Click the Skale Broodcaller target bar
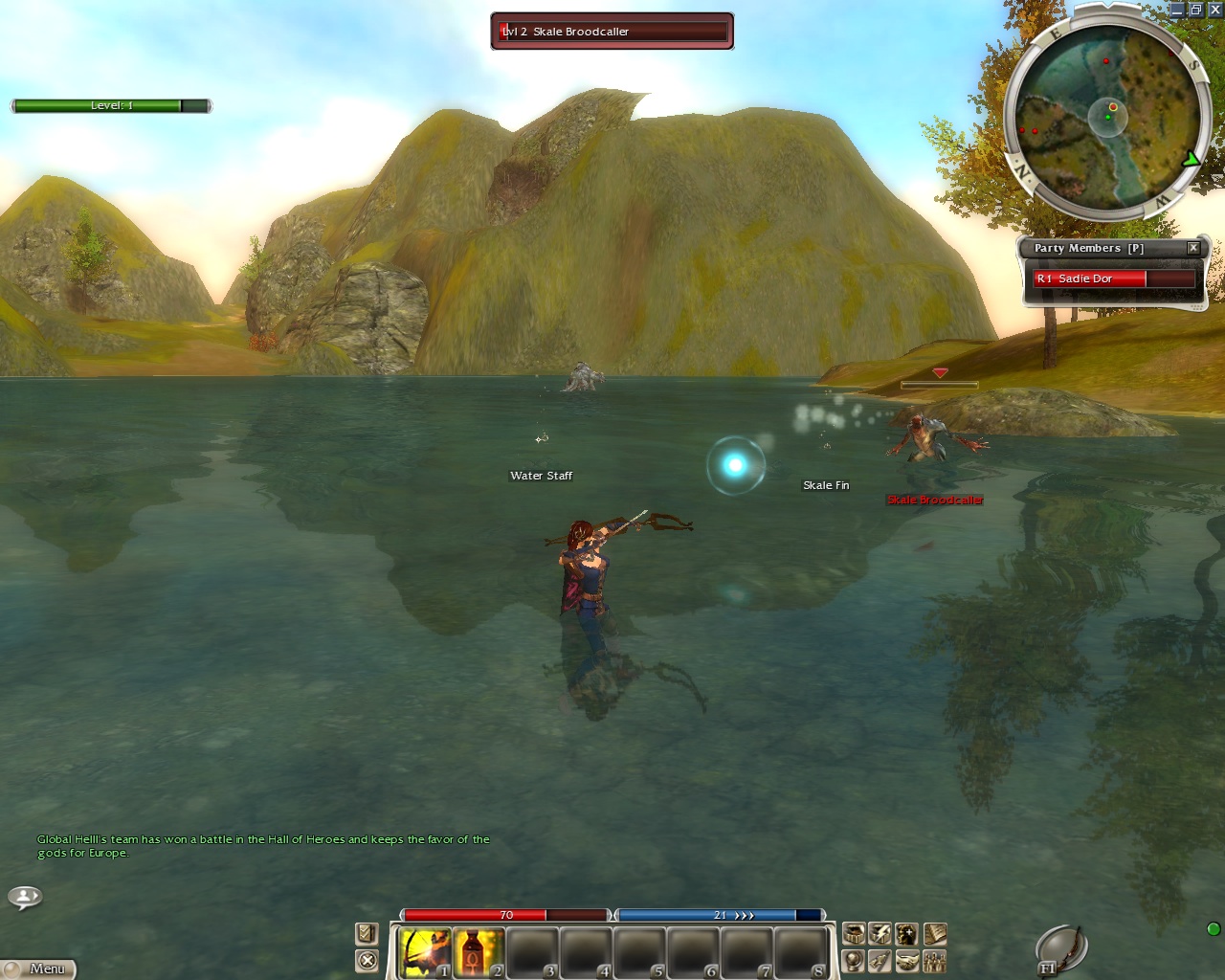The width and height of the screenshot is (1225, 980). pos(612,32)
